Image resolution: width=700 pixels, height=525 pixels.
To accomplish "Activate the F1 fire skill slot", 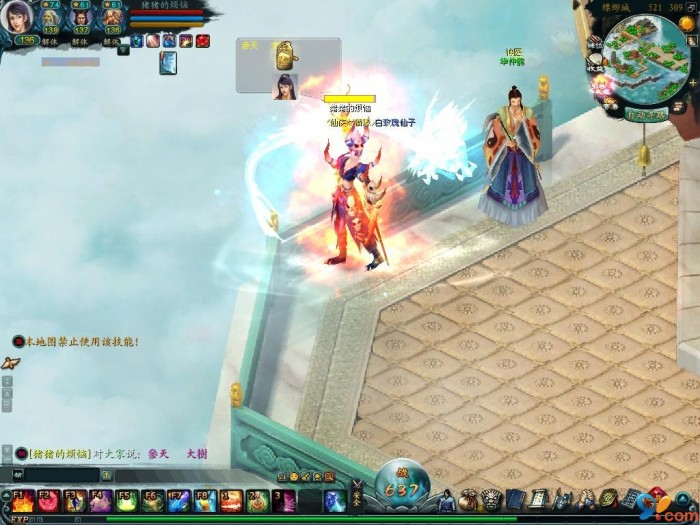I will 22,501.
